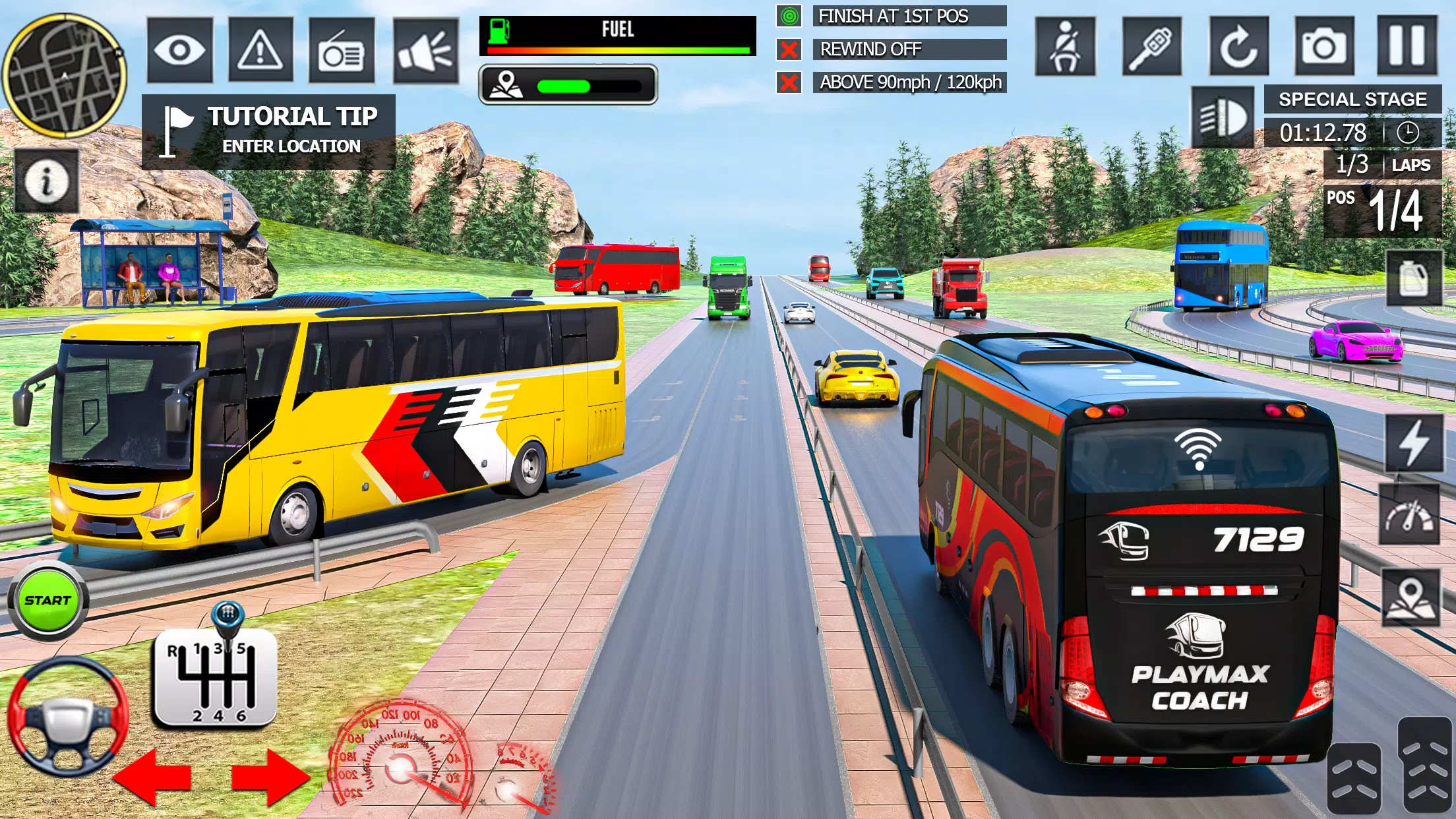Image resolution: width=1456 pixels, height=819 pixels.
Task: Click the speedometer gauge icon
Action: (1410, 515)
